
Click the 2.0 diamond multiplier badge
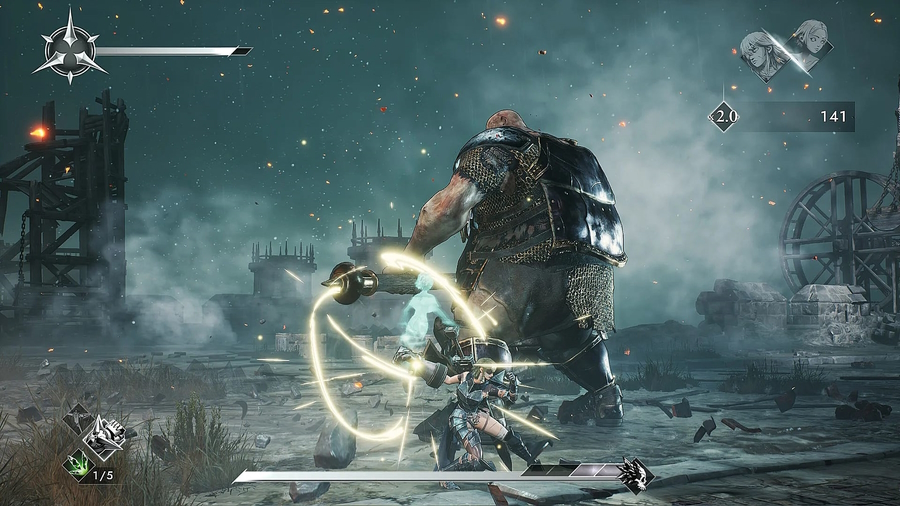pos(724,117)
